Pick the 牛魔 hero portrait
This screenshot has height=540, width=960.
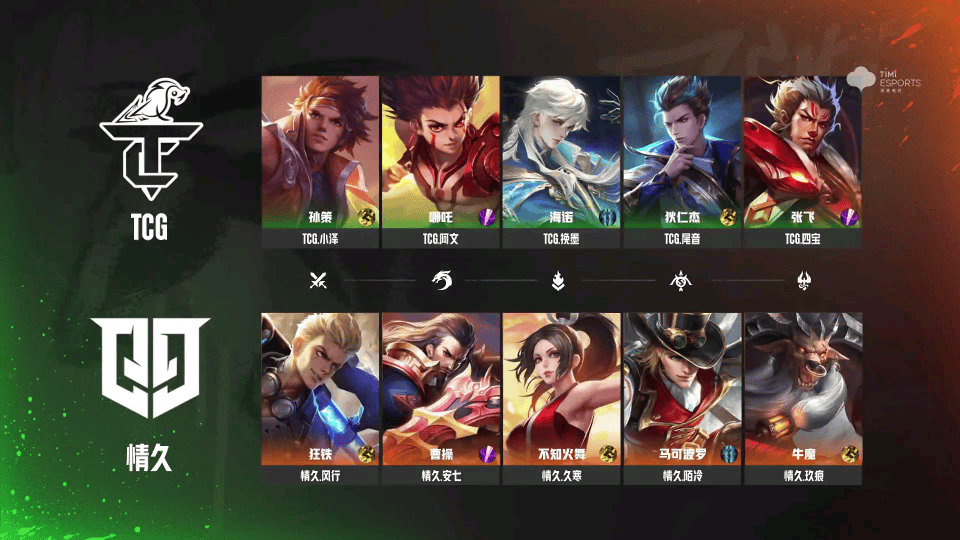pos(803,388)
